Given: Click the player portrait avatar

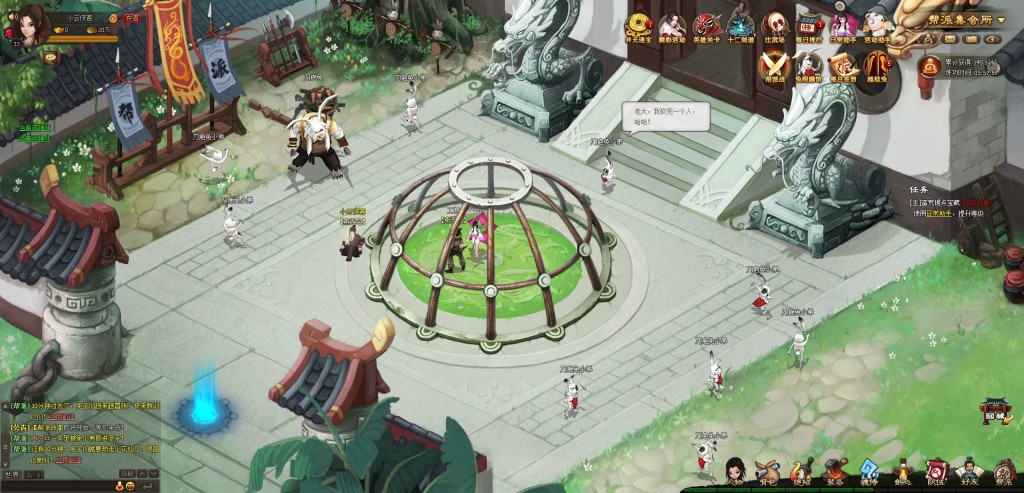Looking at the screenshot, I should coord(27,24).
